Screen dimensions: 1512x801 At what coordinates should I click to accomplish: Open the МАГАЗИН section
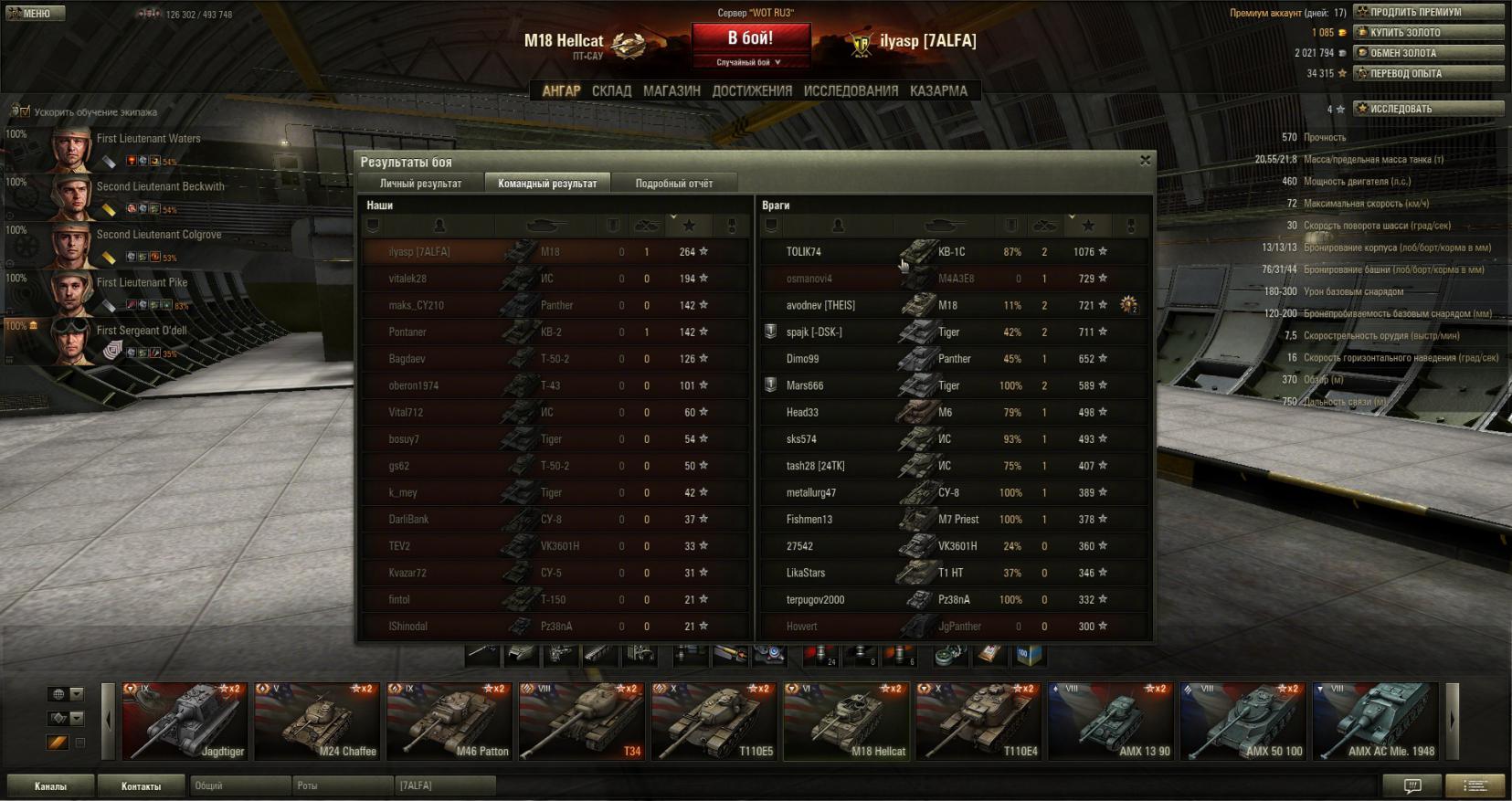coord(671,91)
